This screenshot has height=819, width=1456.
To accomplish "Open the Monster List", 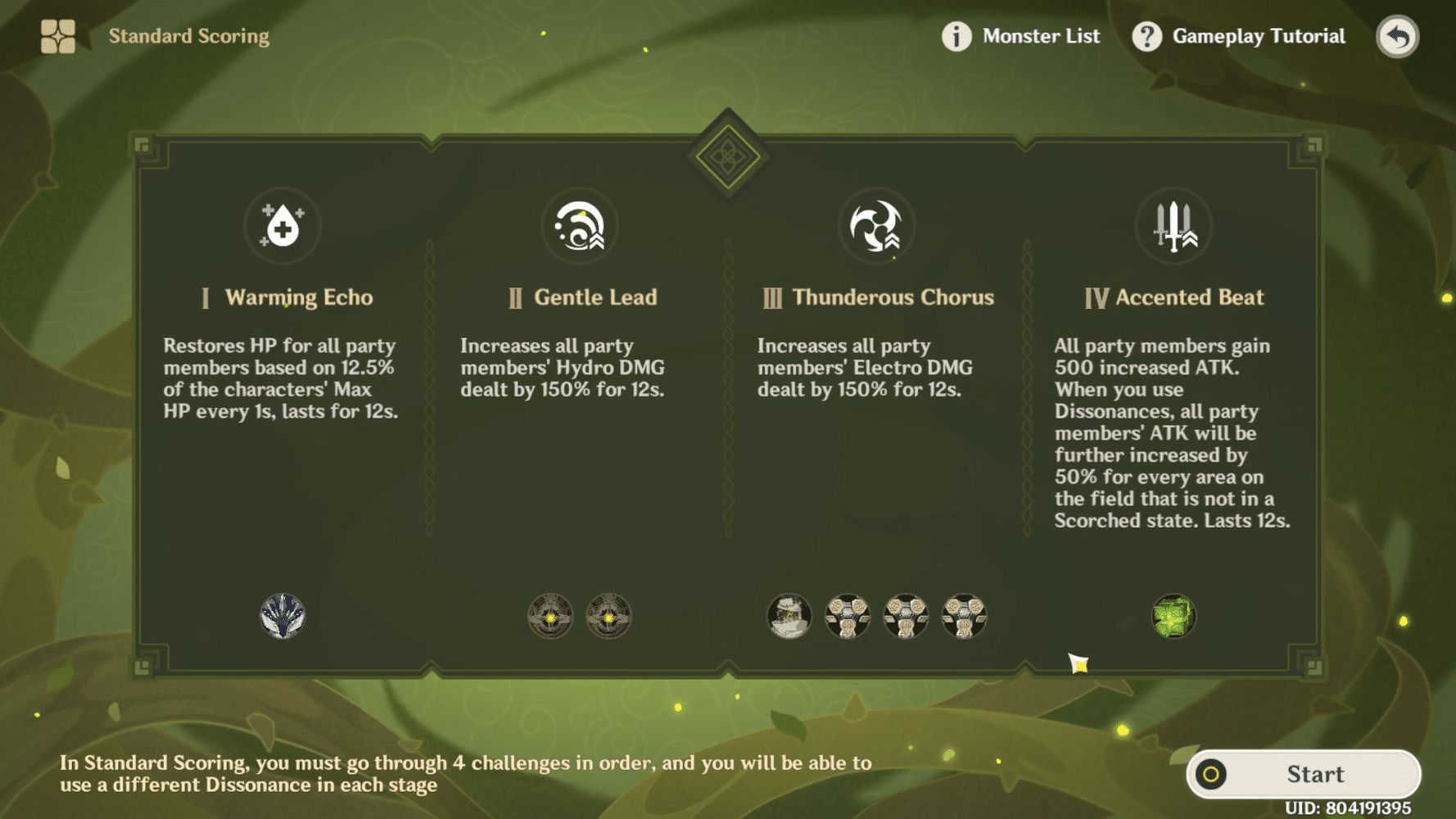I will (1040, 36).
